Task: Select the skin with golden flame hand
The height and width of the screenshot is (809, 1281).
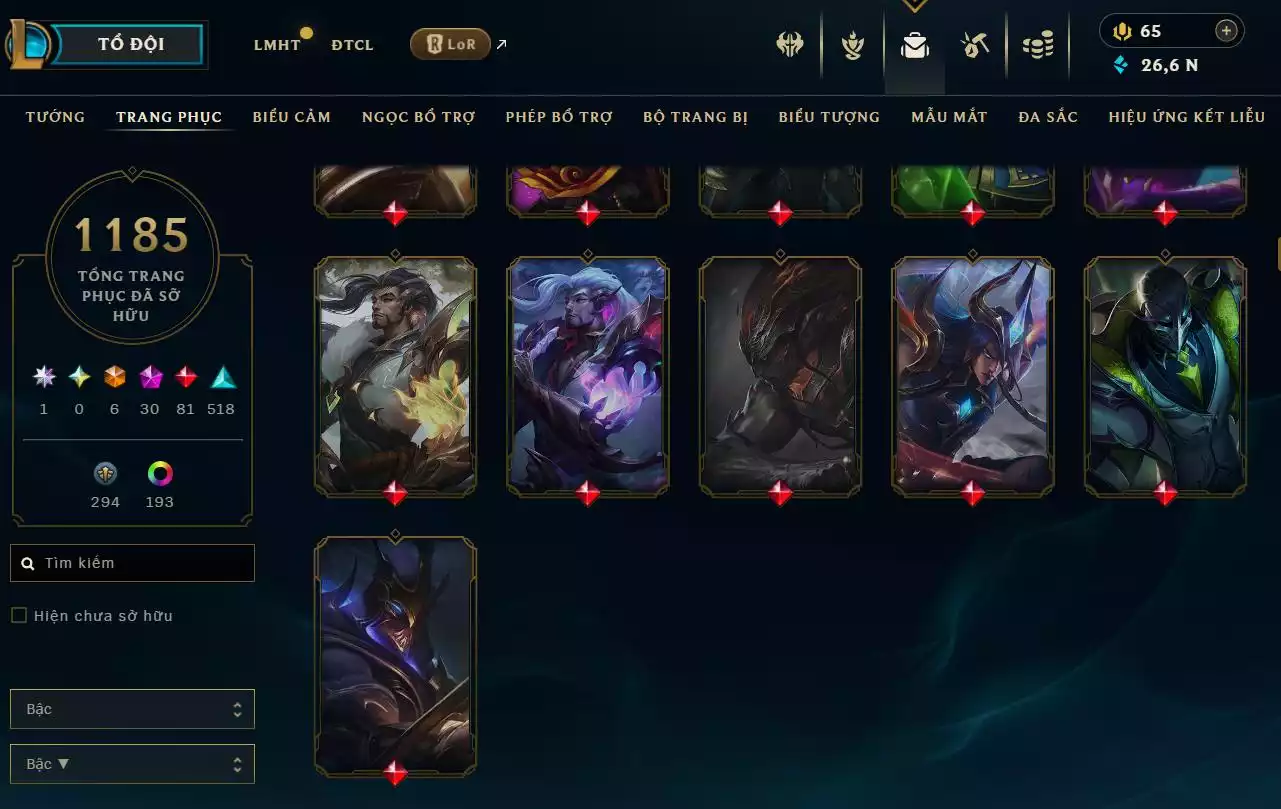Action: [x=396, y=375]
